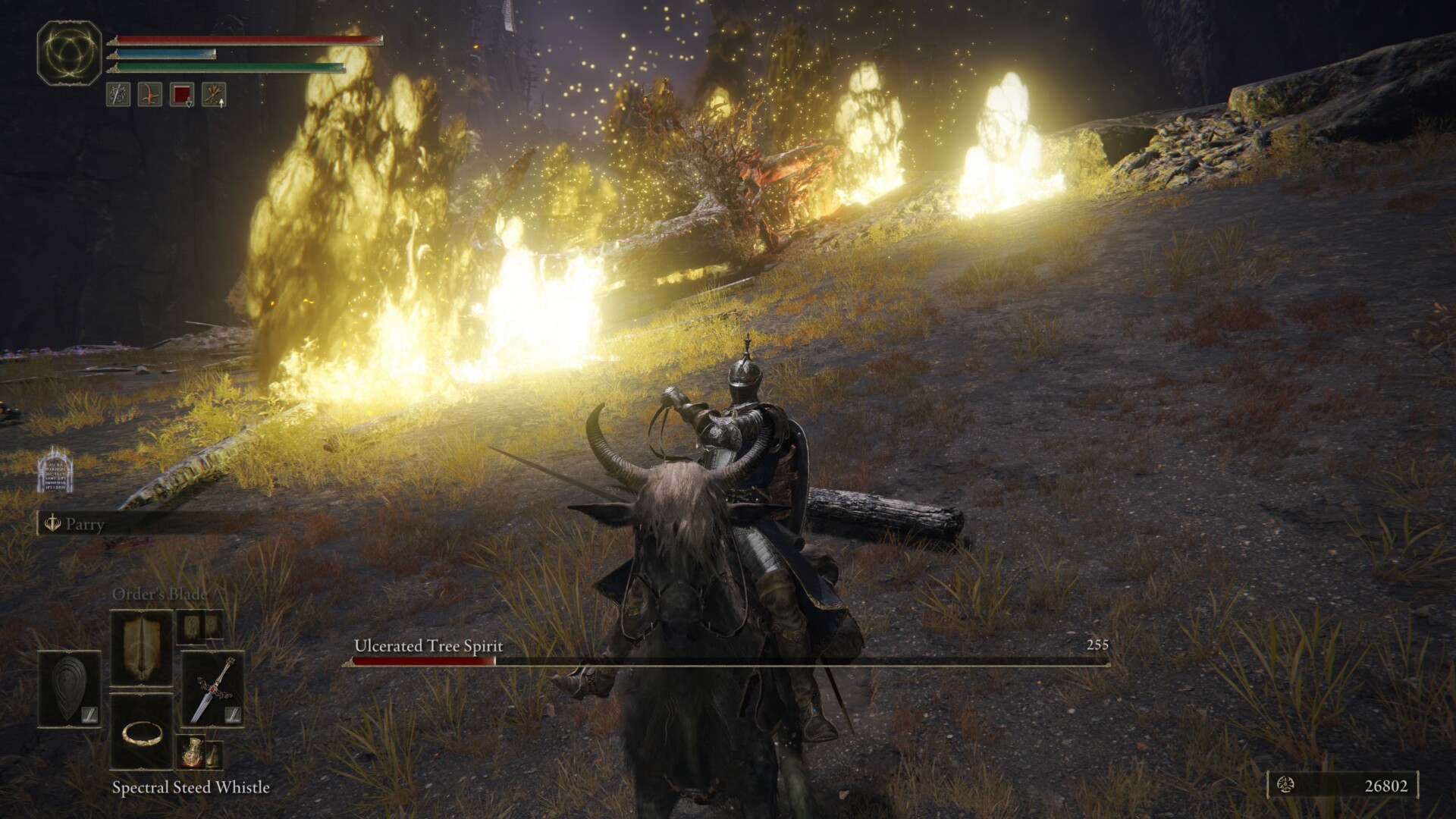Click the sword-in-thorns status buff icon
The height and width of the screenshot is (819, 1456).
[x=118, y=95]
